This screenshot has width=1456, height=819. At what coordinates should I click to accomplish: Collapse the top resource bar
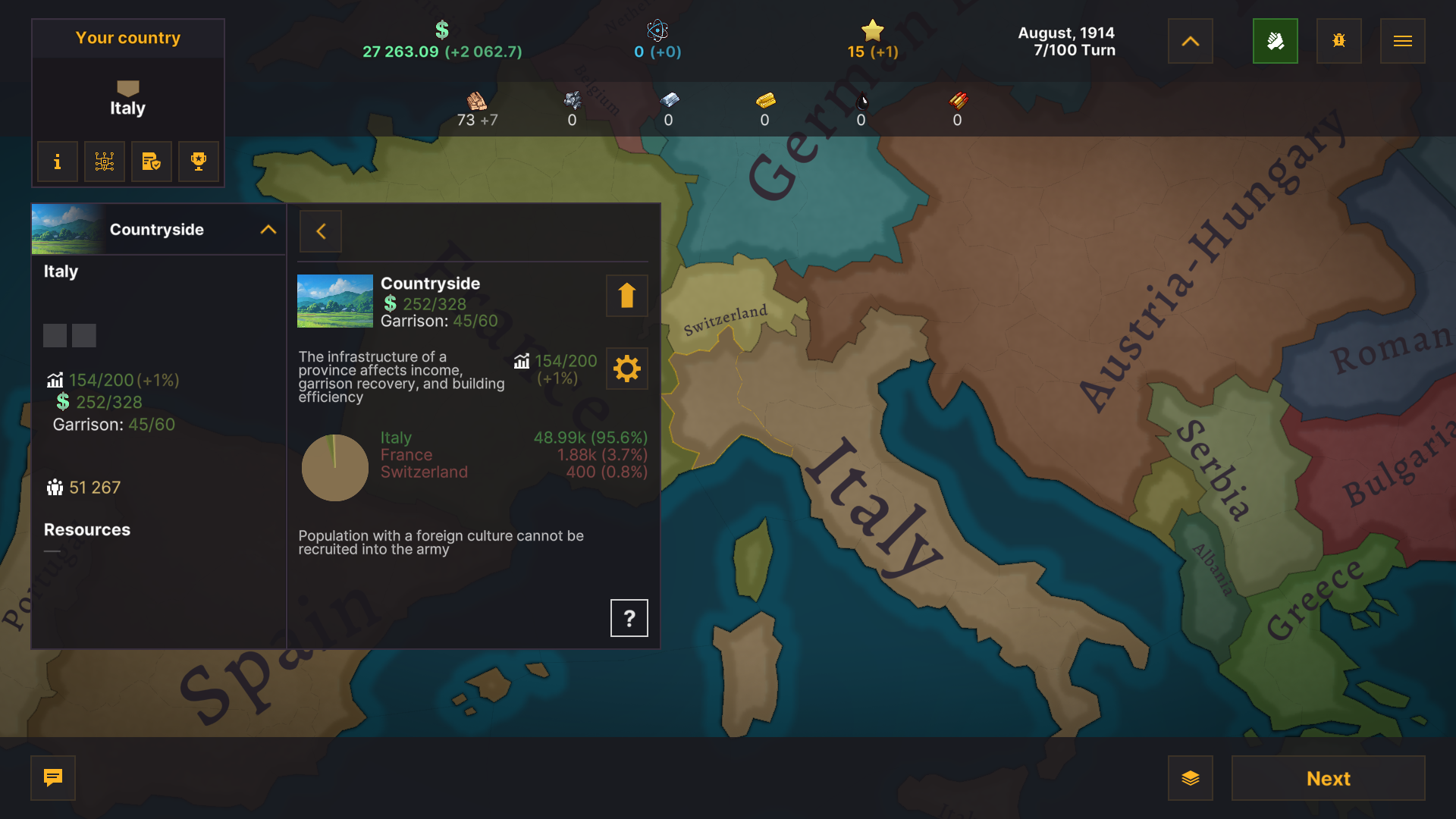pyautogui.click(x=1190, y=41)
